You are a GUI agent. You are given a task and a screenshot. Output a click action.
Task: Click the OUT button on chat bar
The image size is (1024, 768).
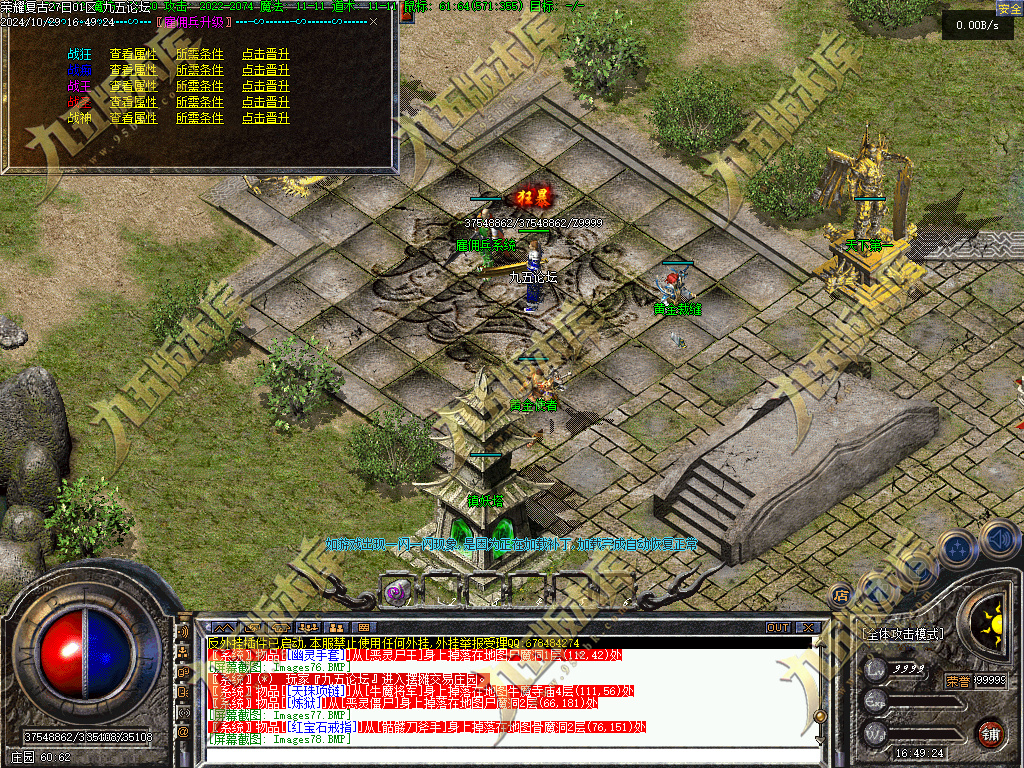(778, 627)
